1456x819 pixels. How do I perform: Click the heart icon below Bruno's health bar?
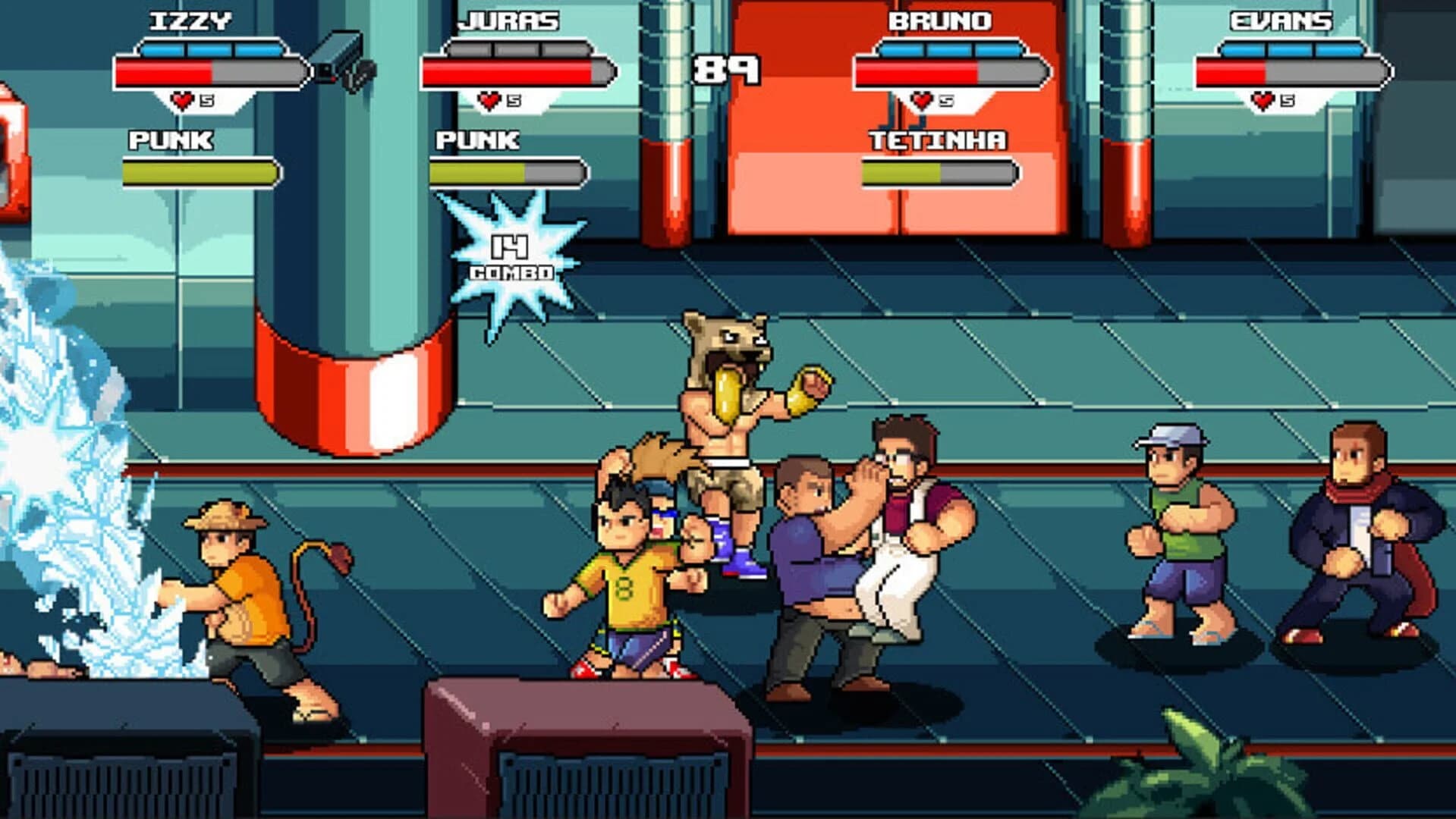point(924,98)
